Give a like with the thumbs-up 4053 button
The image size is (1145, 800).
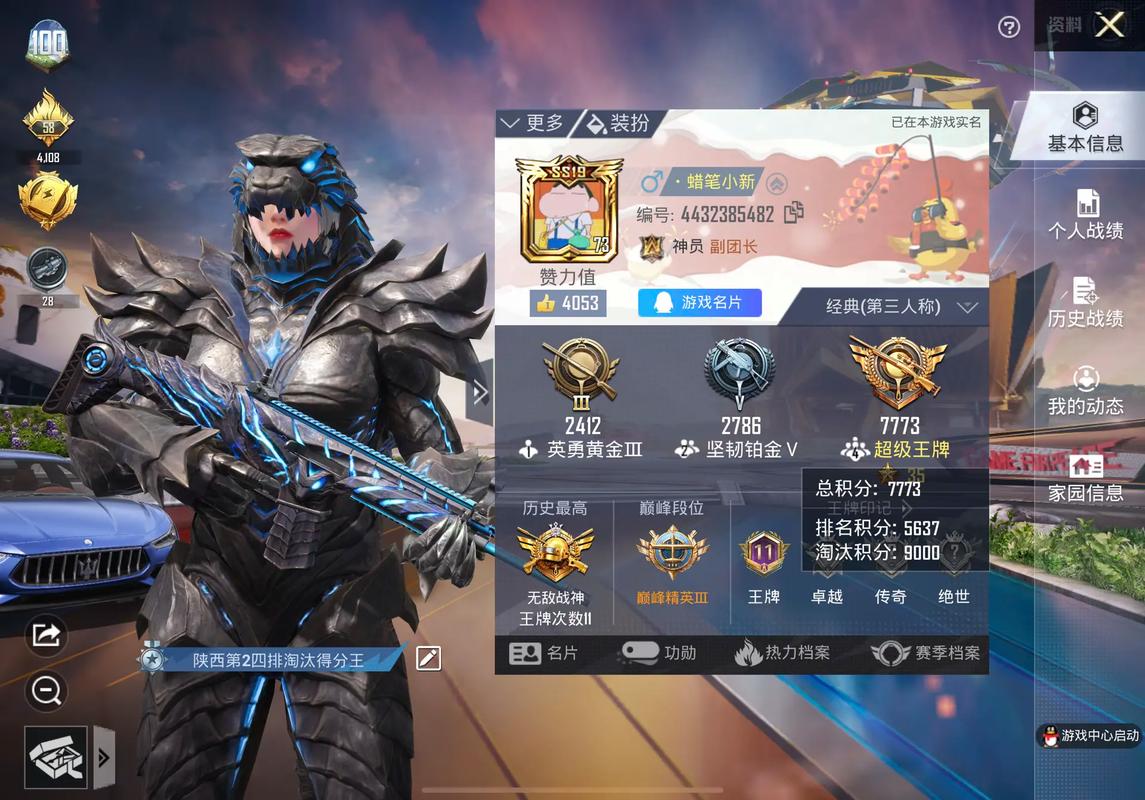click(x=567, y=303)
